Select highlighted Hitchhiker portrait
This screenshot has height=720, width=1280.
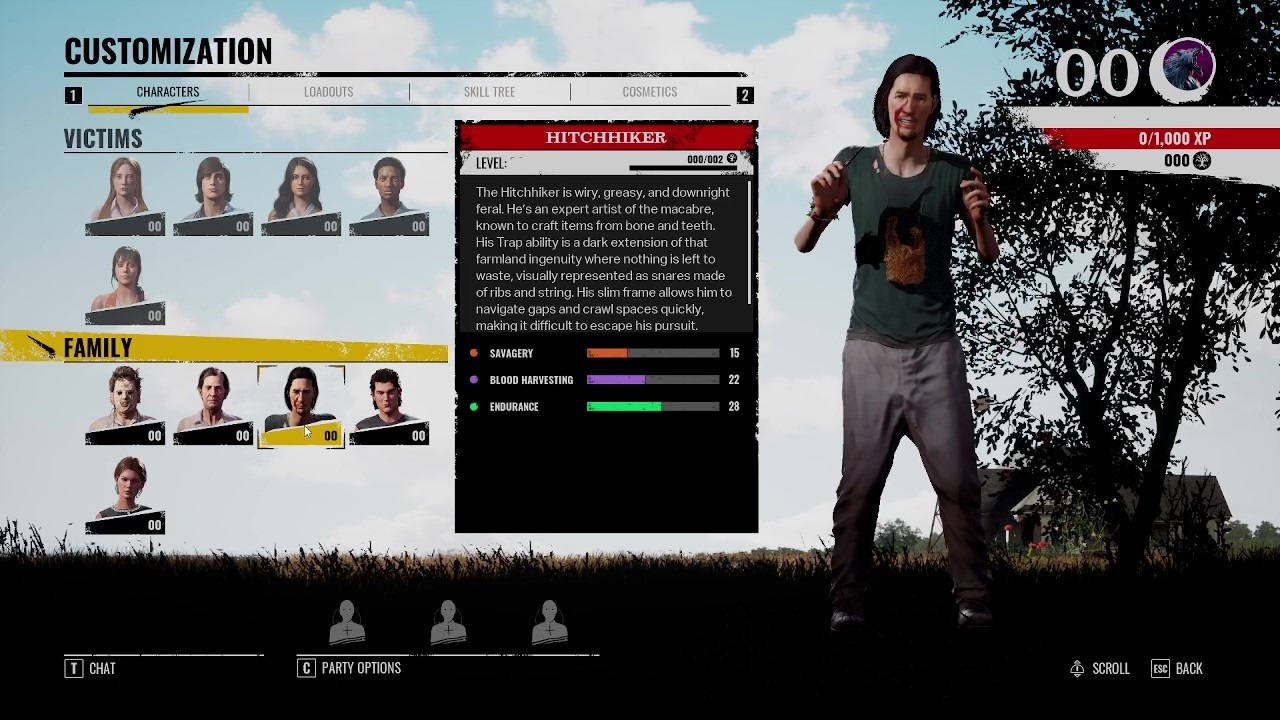301,405
